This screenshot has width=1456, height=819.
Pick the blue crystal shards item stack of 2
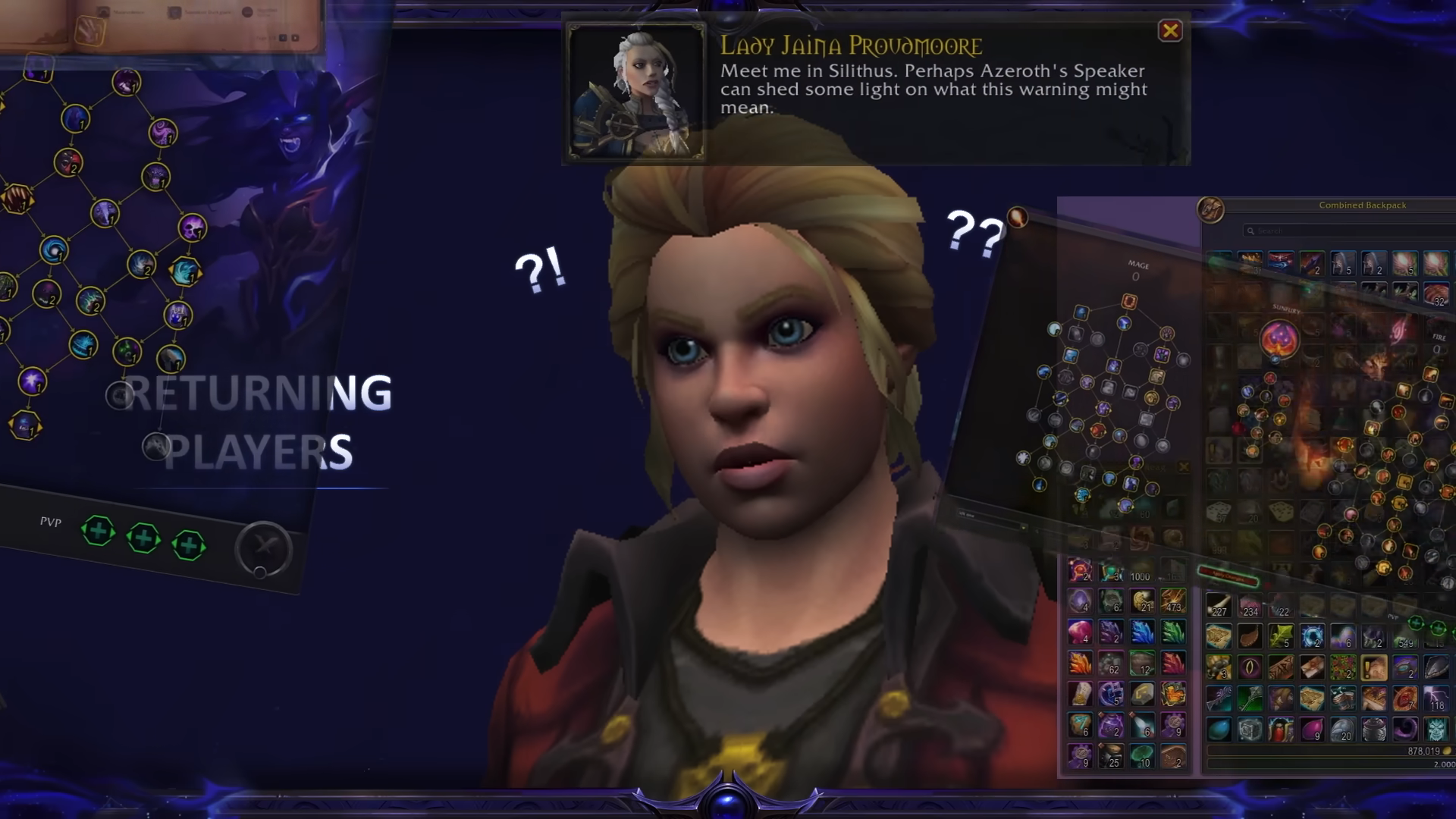click(1111, 632)
